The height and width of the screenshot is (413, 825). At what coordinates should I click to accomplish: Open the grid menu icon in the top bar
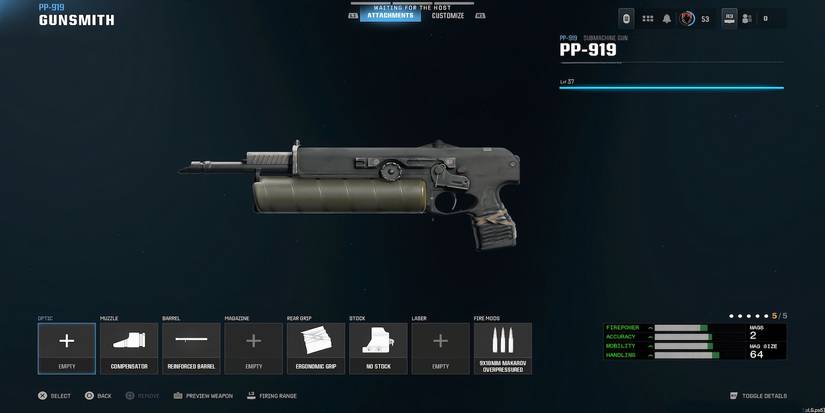click(647, 18)
